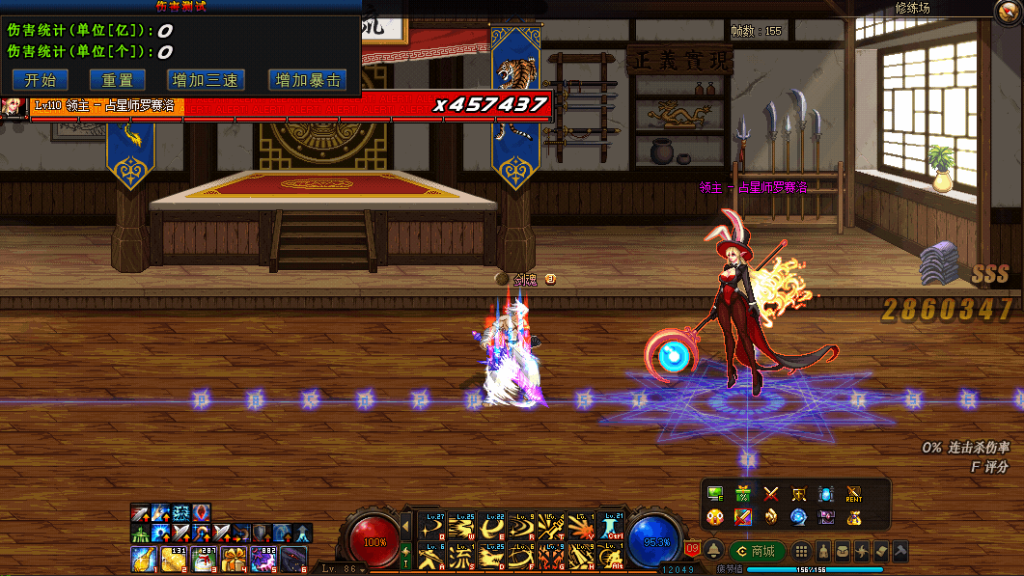Activate the 增加三速 speed boost button
The height and width of the screenshot is (576, 1024).
204,80
